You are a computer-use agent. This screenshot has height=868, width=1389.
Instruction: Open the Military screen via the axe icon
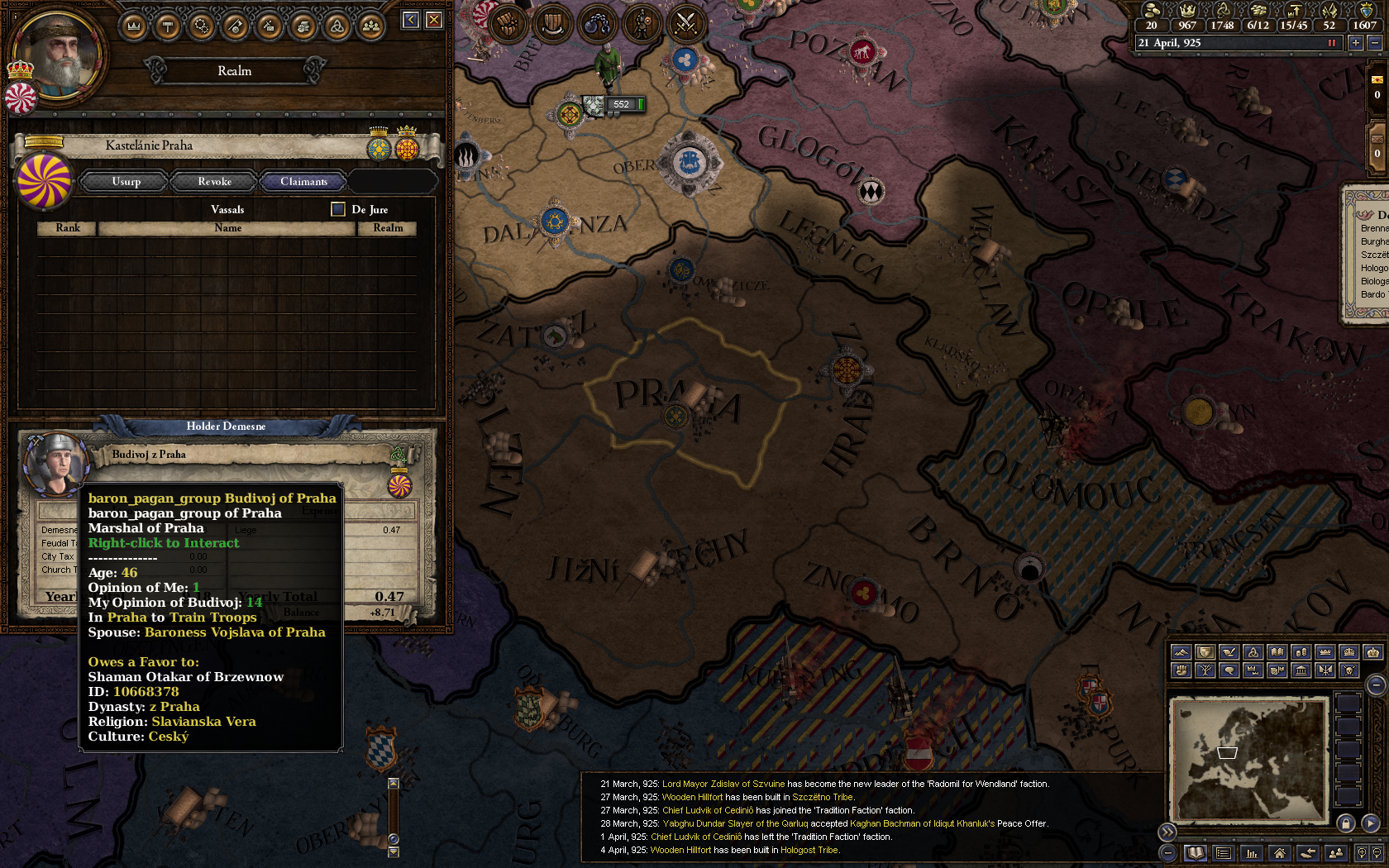click(x=236, y=26)
